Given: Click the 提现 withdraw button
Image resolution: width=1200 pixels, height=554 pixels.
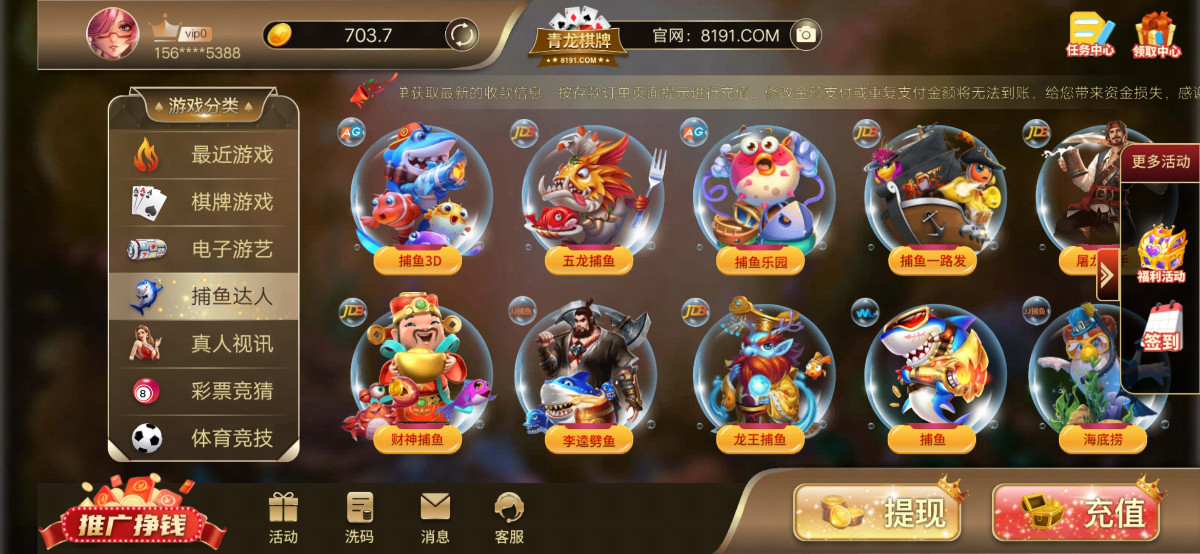Looking at the screenshot, I should pos(878,513).
